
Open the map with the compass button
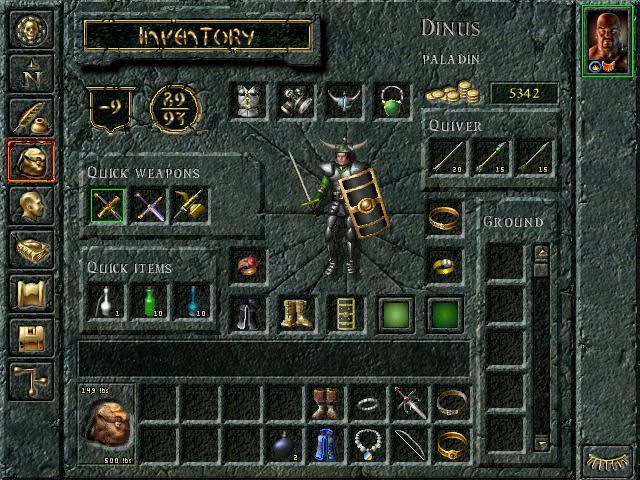pyautogui.click(x=29, y=70)
